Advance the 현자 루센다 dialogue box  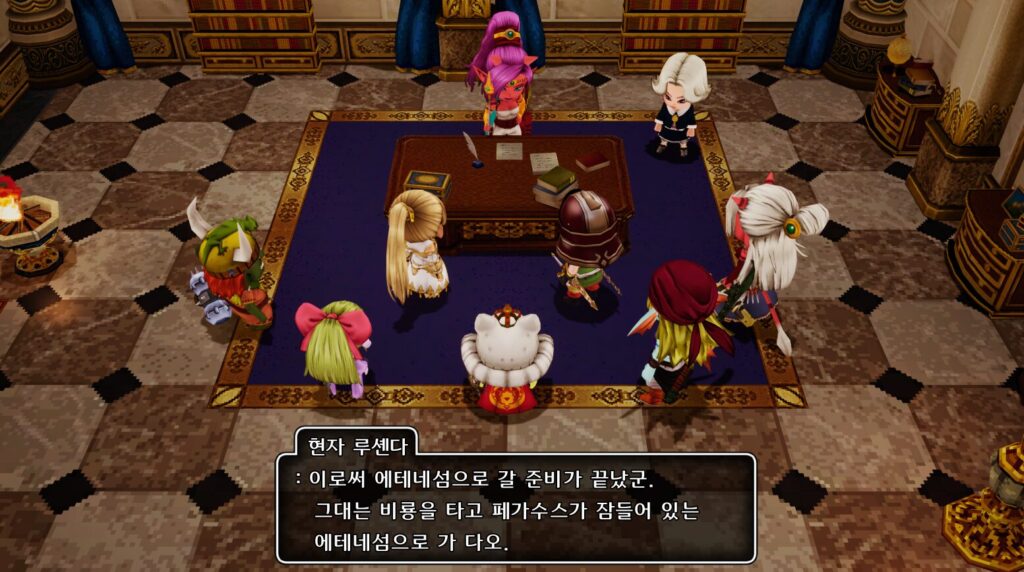click(515, 509)
